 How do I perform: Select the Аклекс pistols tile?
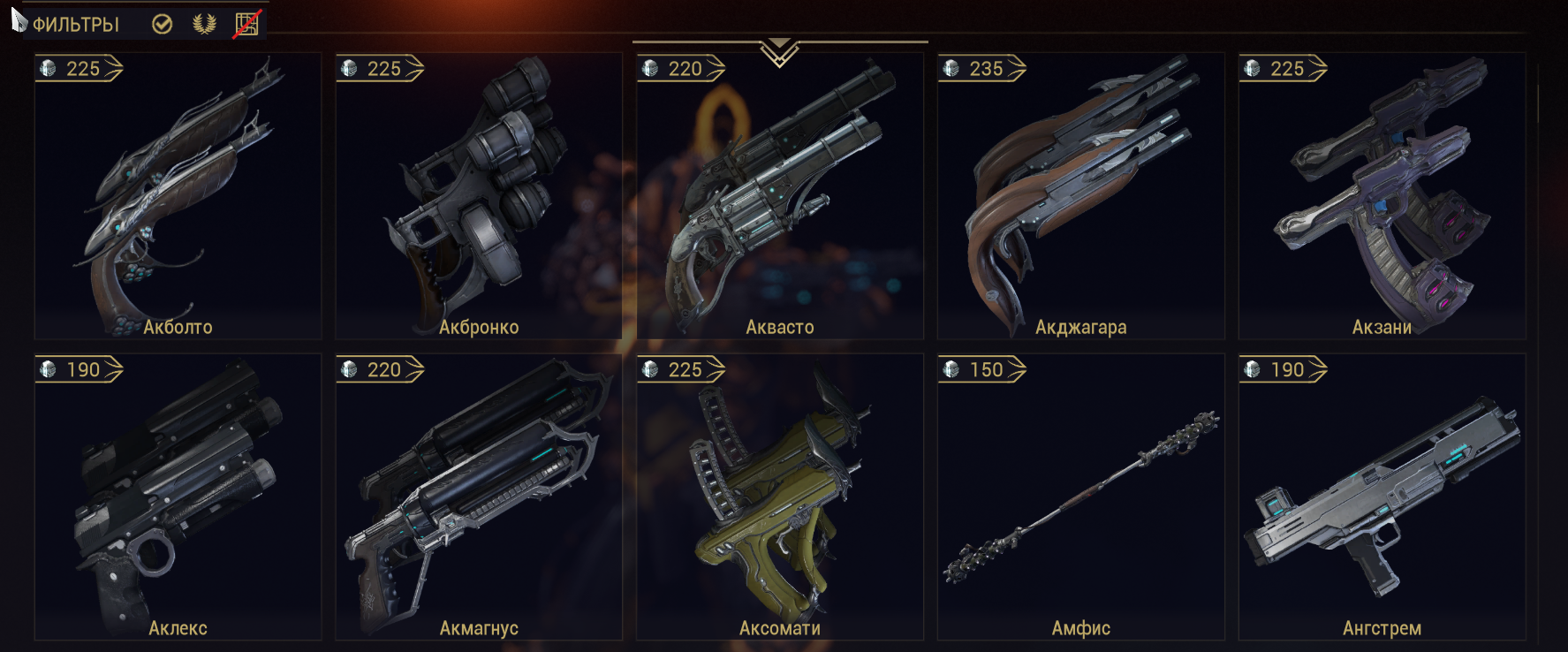(x=178, y=497)
